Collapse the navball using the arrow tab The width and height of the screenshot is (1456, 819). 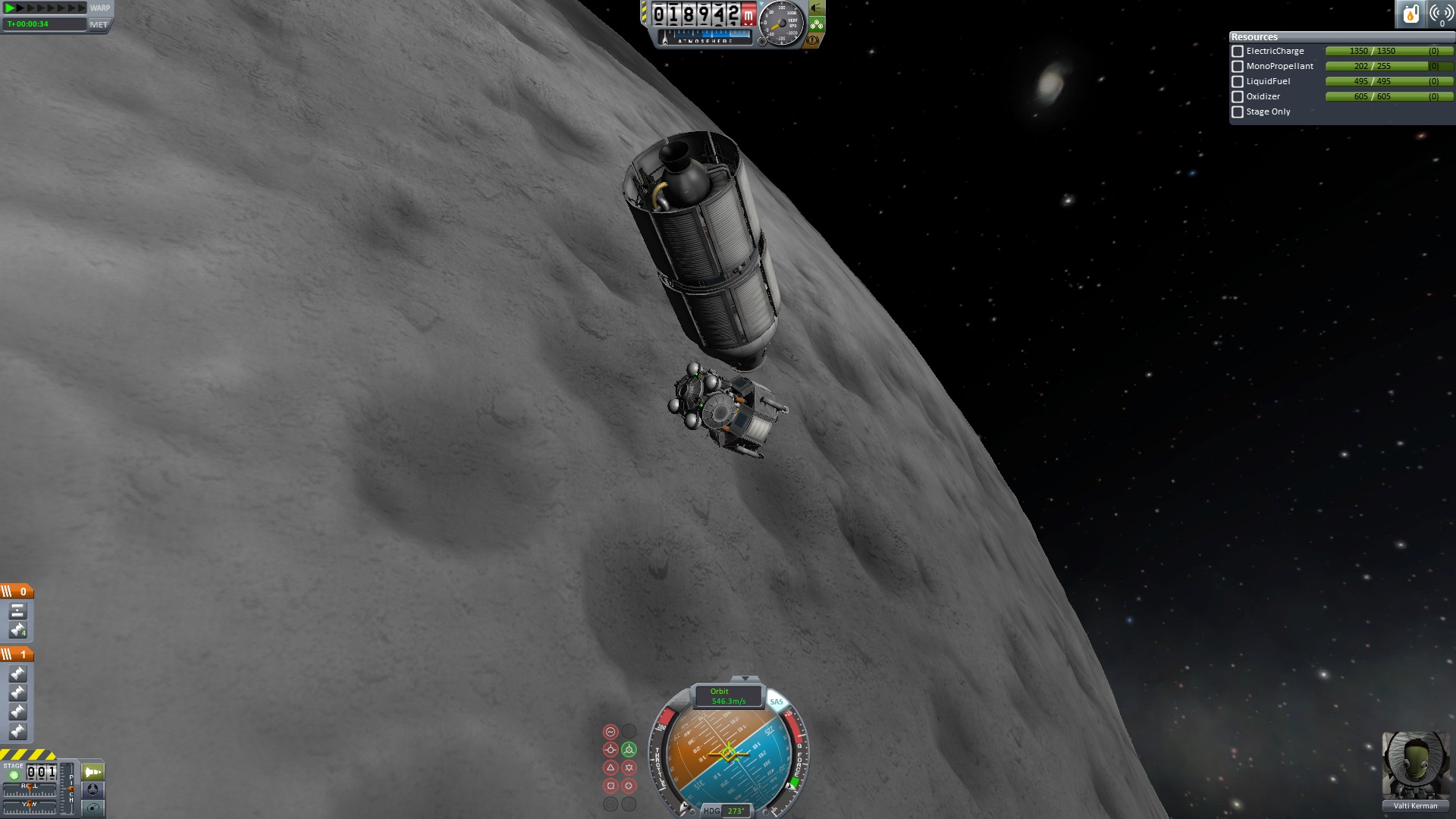[x=745, y=678]
